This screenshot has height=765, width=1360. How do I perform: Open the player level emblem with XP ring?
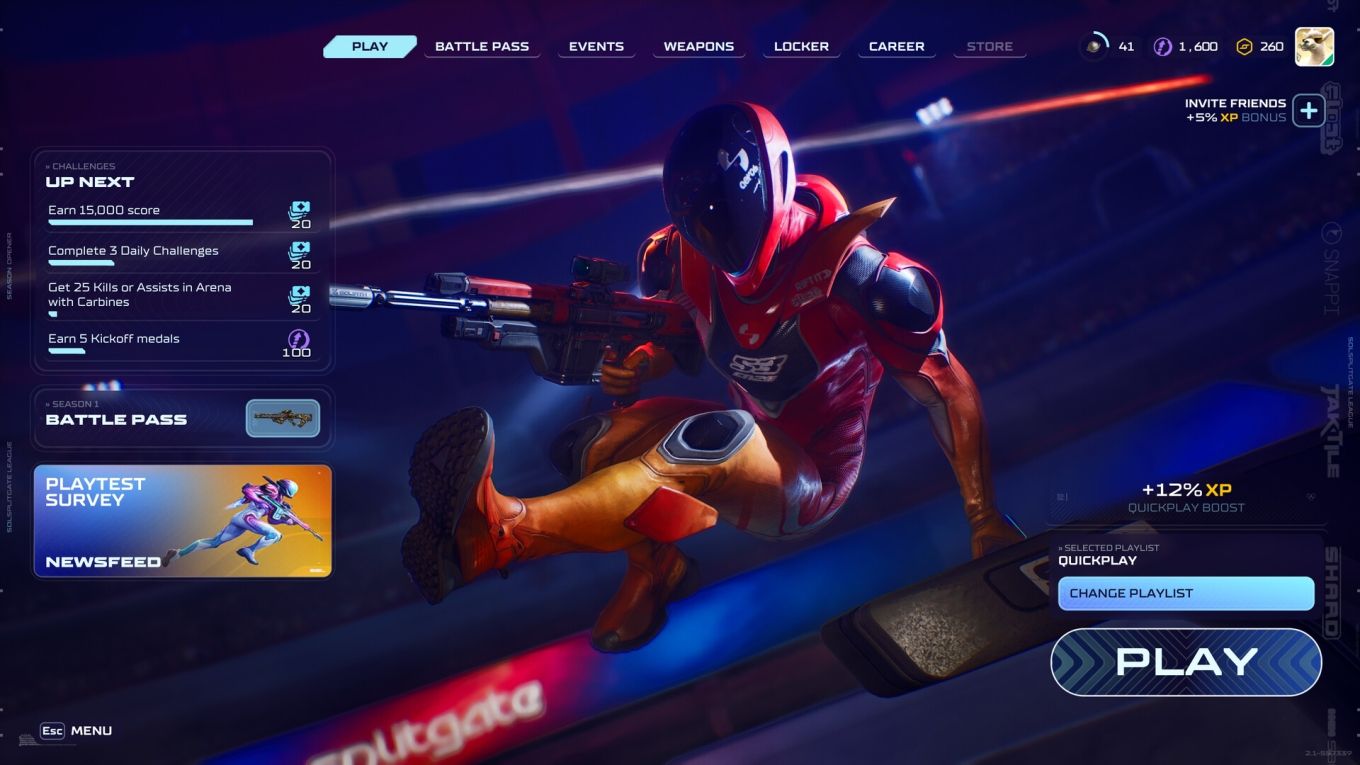1094,43
